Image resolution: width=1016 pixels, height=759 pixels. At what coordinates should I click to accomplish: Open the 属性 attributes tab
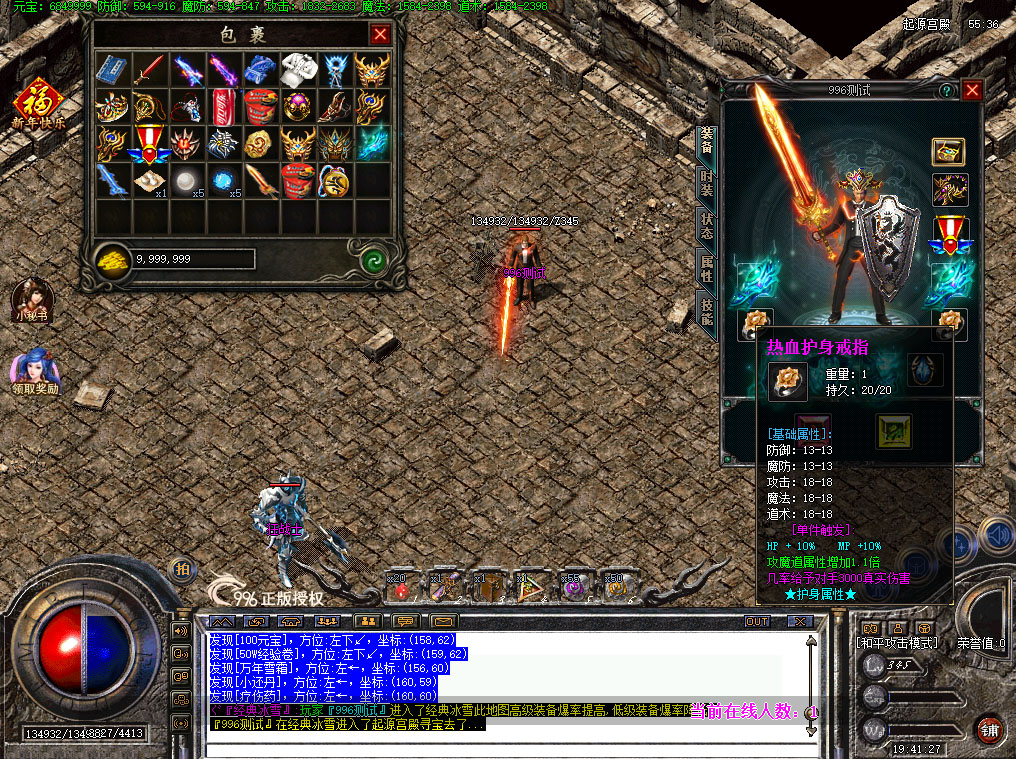click(707, 267)
